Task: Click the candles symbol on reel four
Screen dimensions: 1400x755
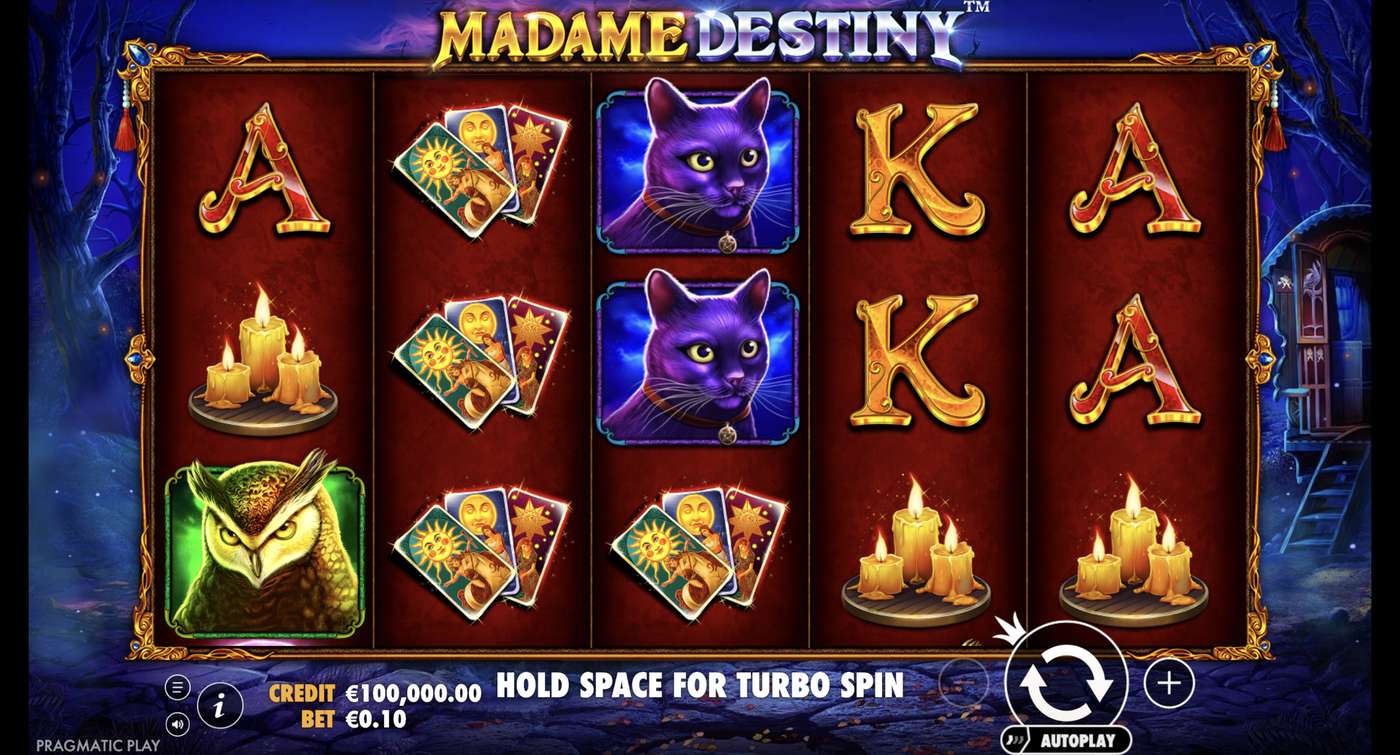Action: (917, 555)
